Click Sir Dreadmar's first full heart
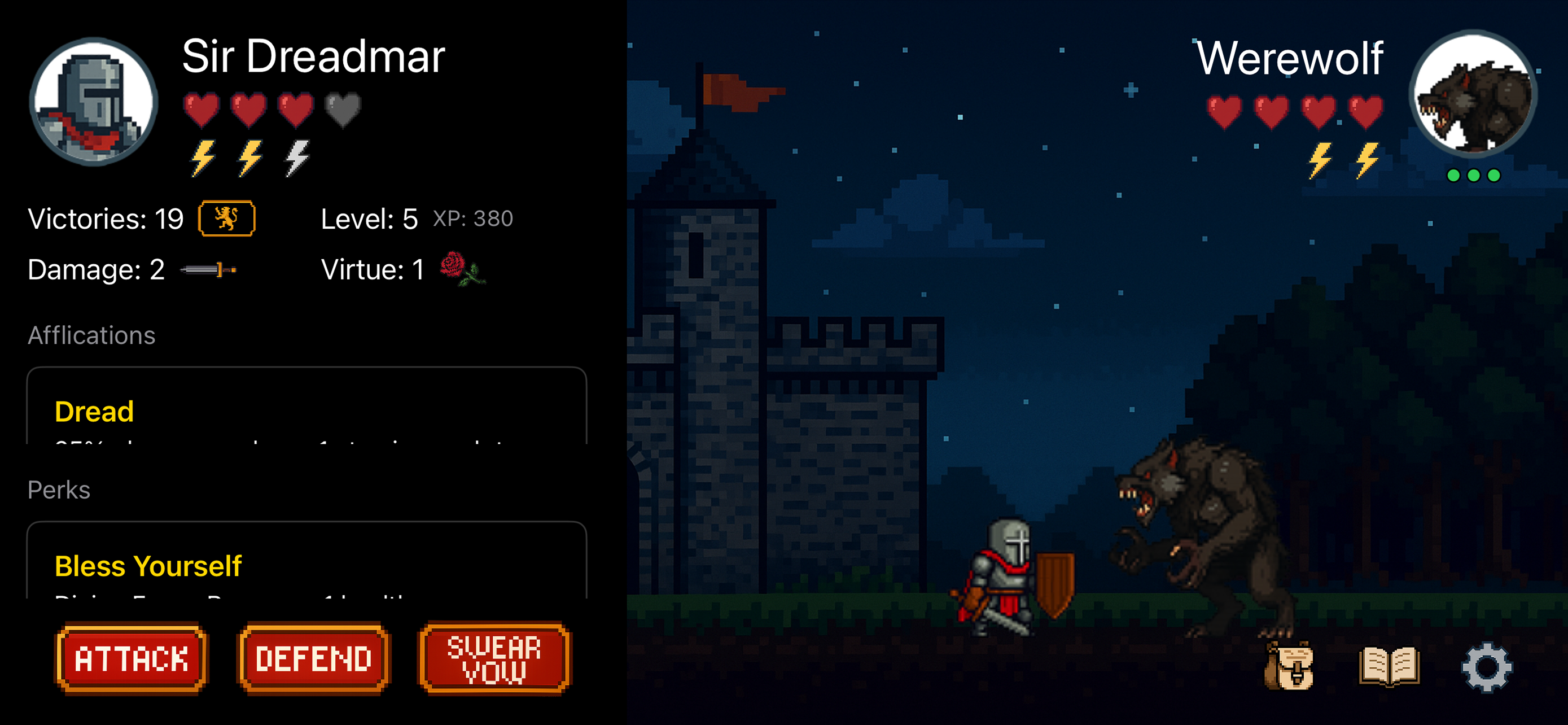The height and width of the screenshot is (725, 1568). (x=202, y=110)
